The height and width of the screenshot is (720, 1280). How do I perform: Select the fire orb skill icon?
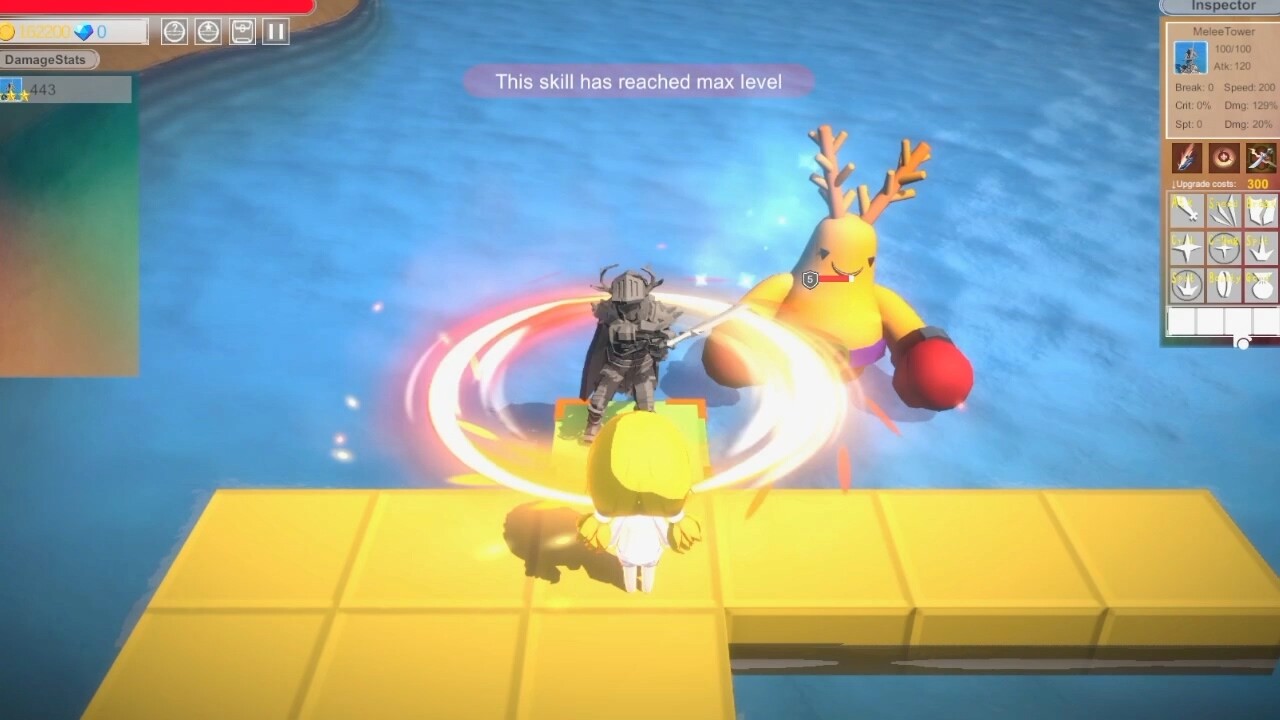pos(1224,158)
